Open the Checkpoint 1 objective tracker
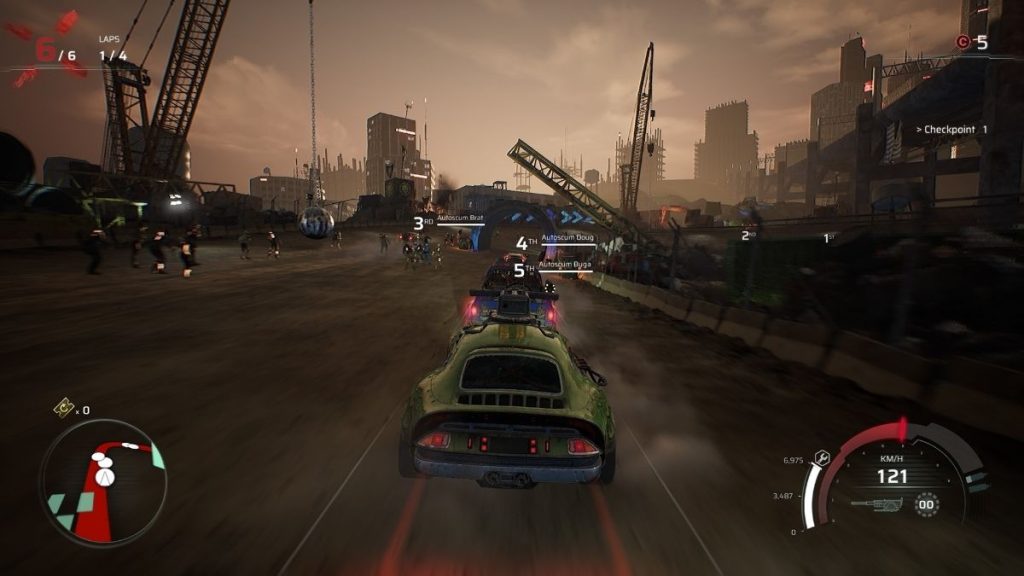The image size is (1024, 576). [951, 129]
